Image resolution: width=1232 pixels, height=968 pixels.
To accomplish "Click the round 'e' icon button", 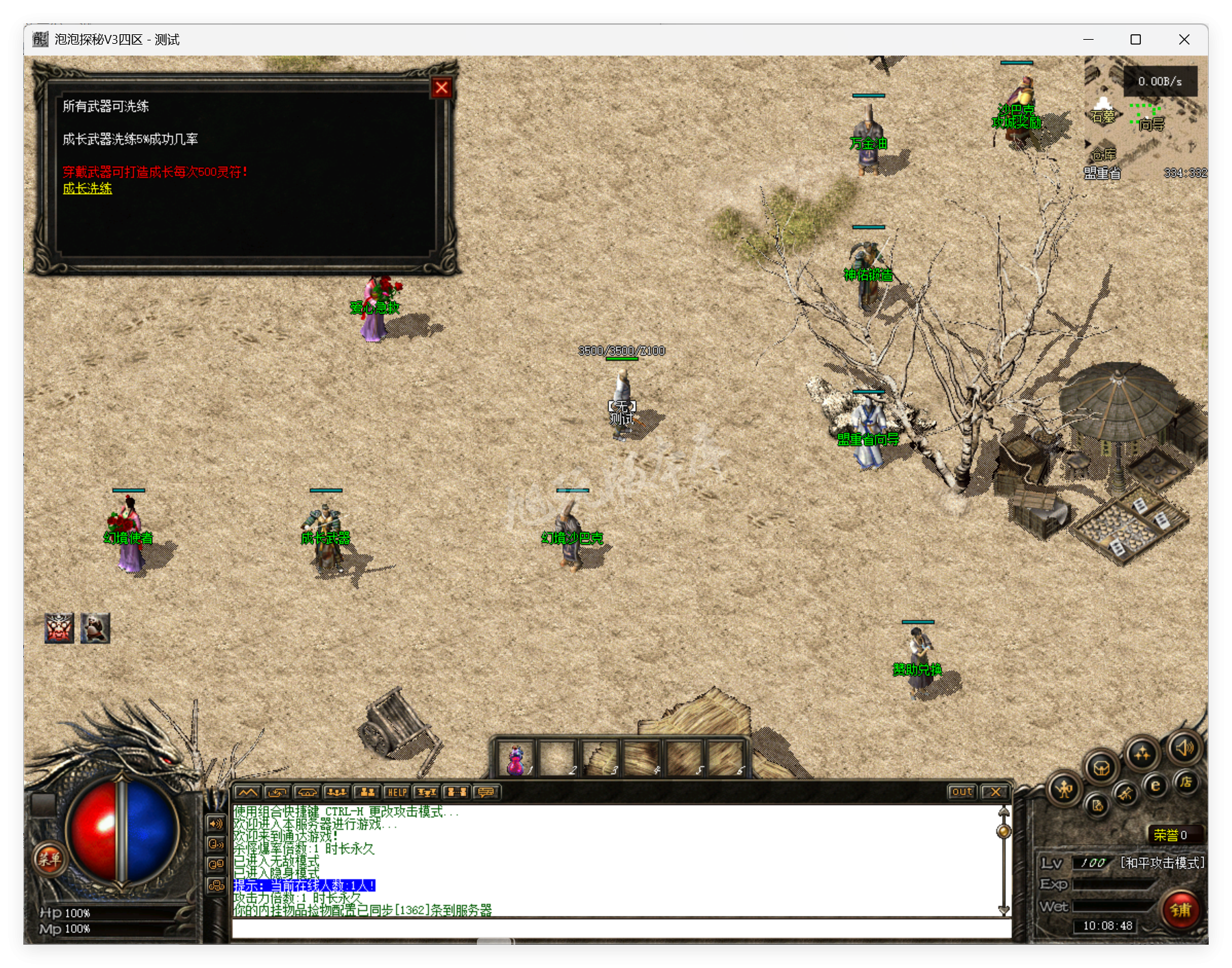I will click(1155, 786).
